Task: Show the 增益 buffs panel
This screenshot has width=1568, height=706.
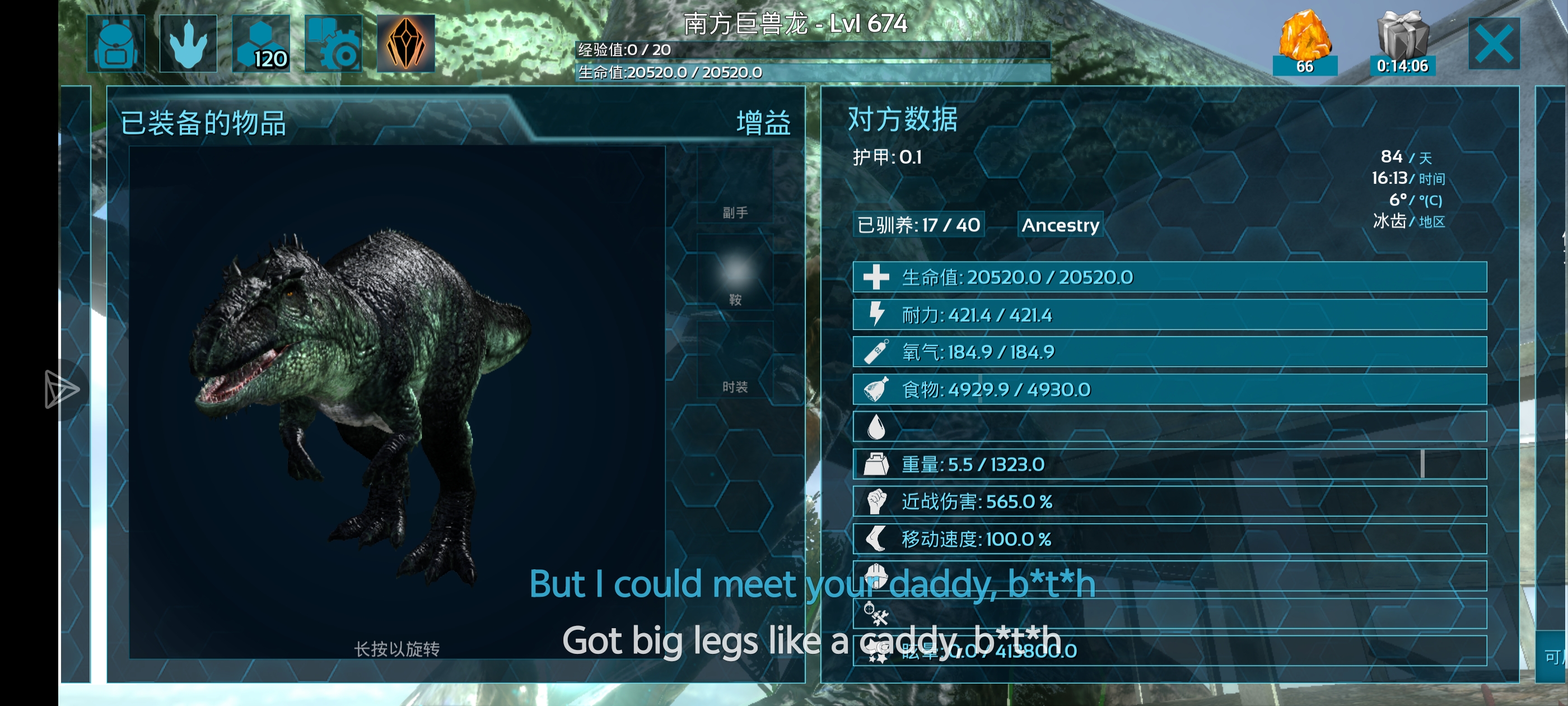Action: click(x=763, y=123)
